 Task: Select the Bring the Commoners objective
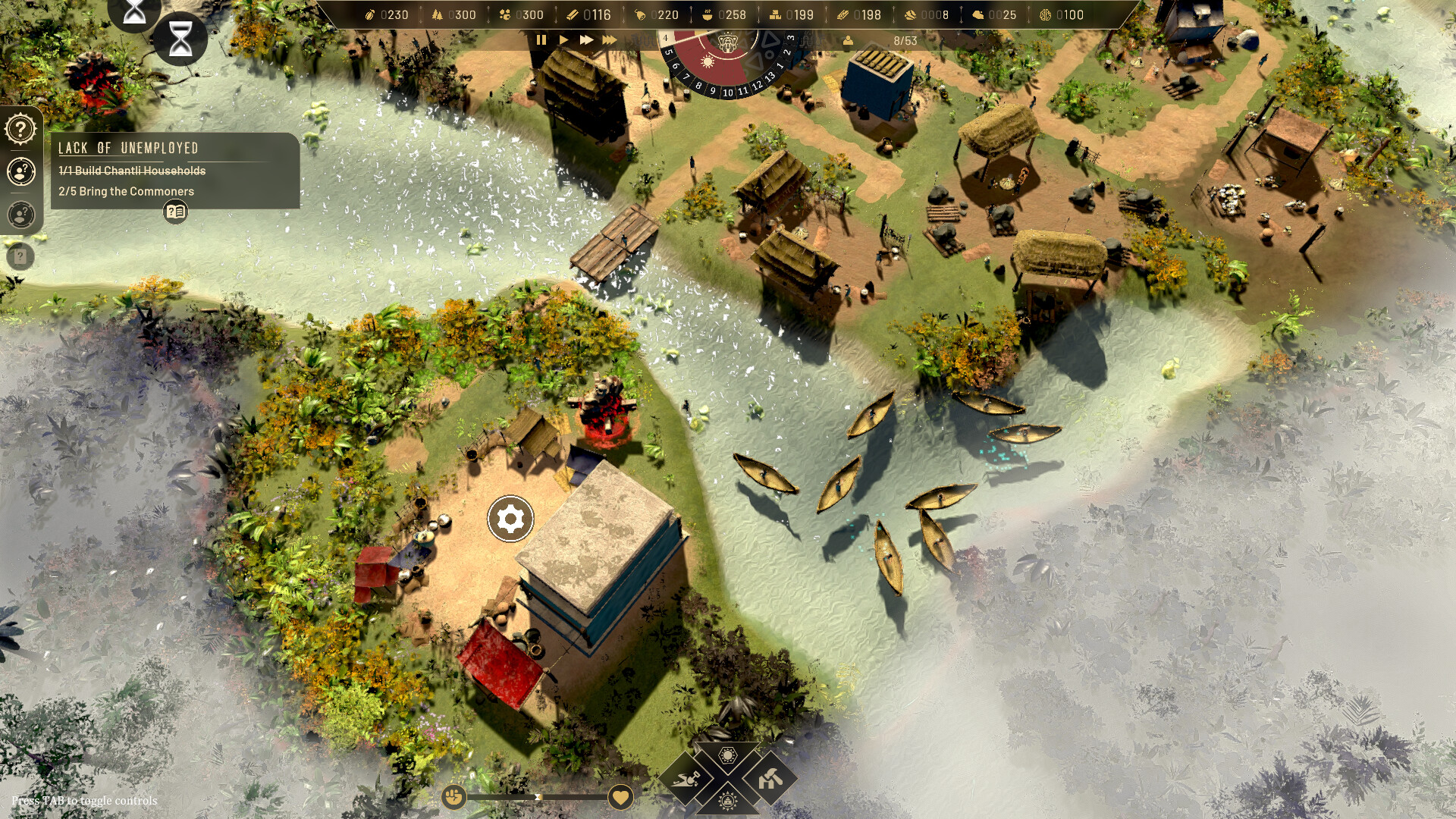[x=125, y=191]
